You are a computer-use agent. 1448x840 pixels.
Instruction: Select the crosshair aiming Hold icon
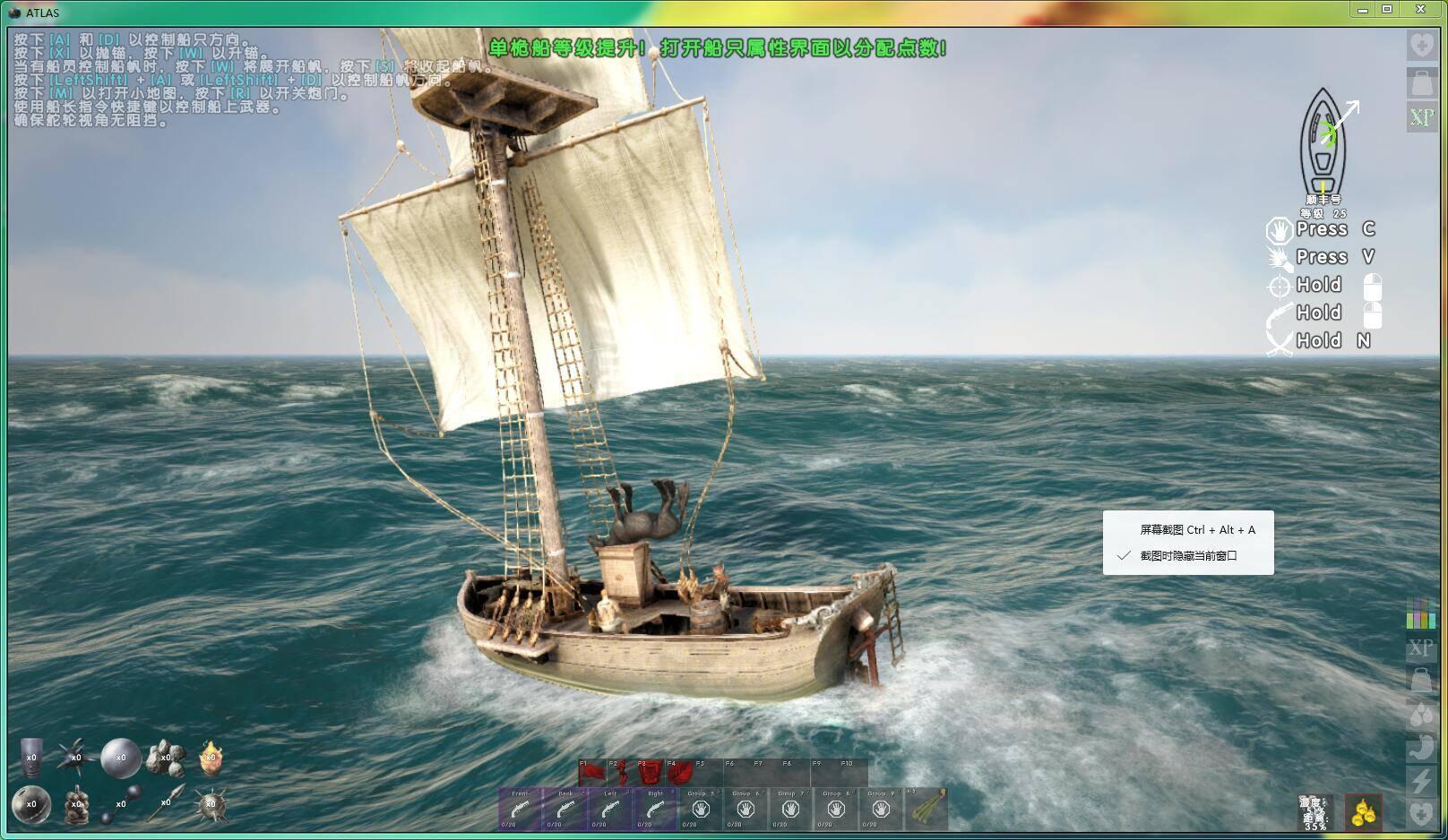[1280, 285]
